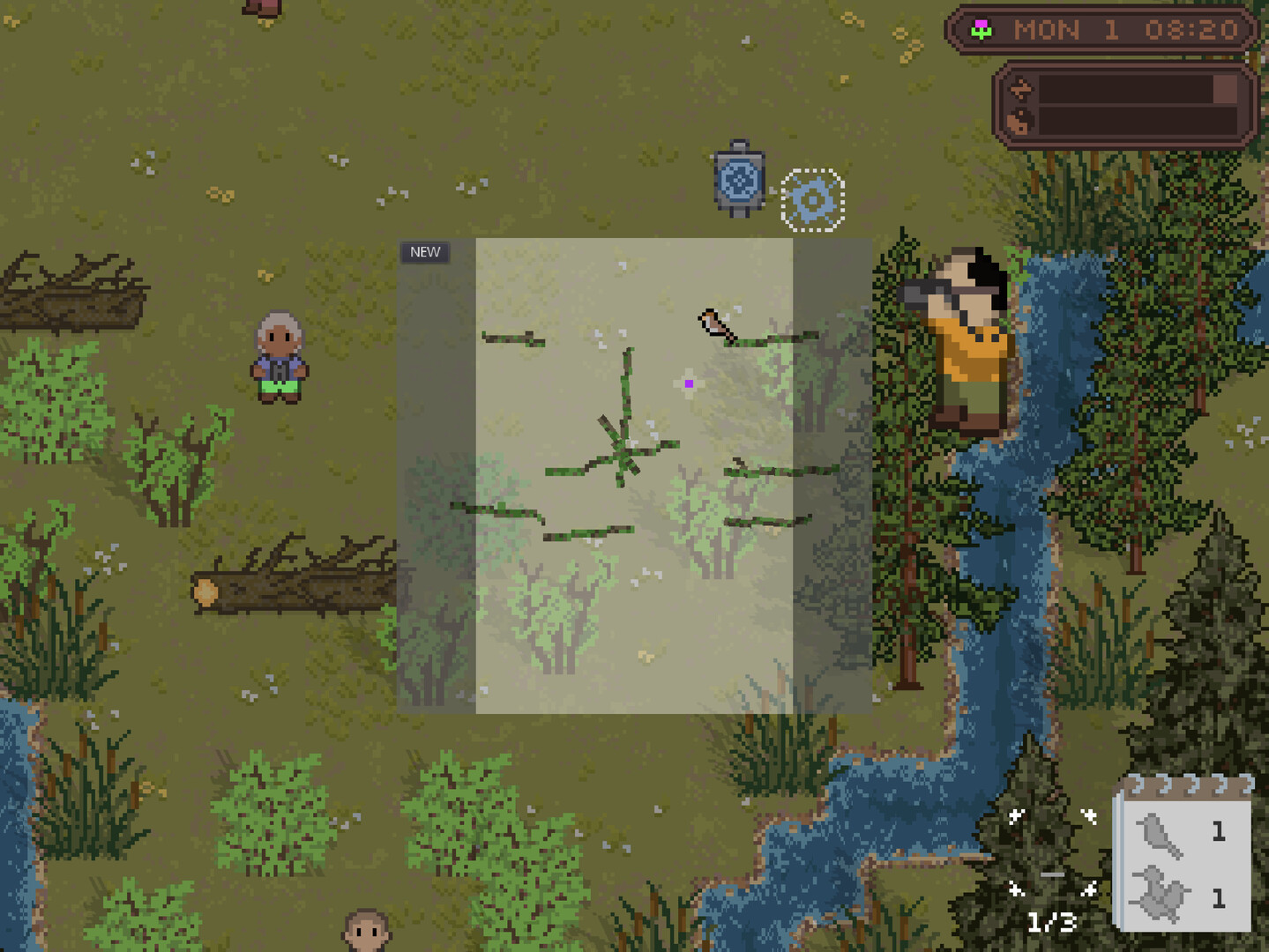
Task: Open the next journal page via right arrow
Action: (1091, 890)
